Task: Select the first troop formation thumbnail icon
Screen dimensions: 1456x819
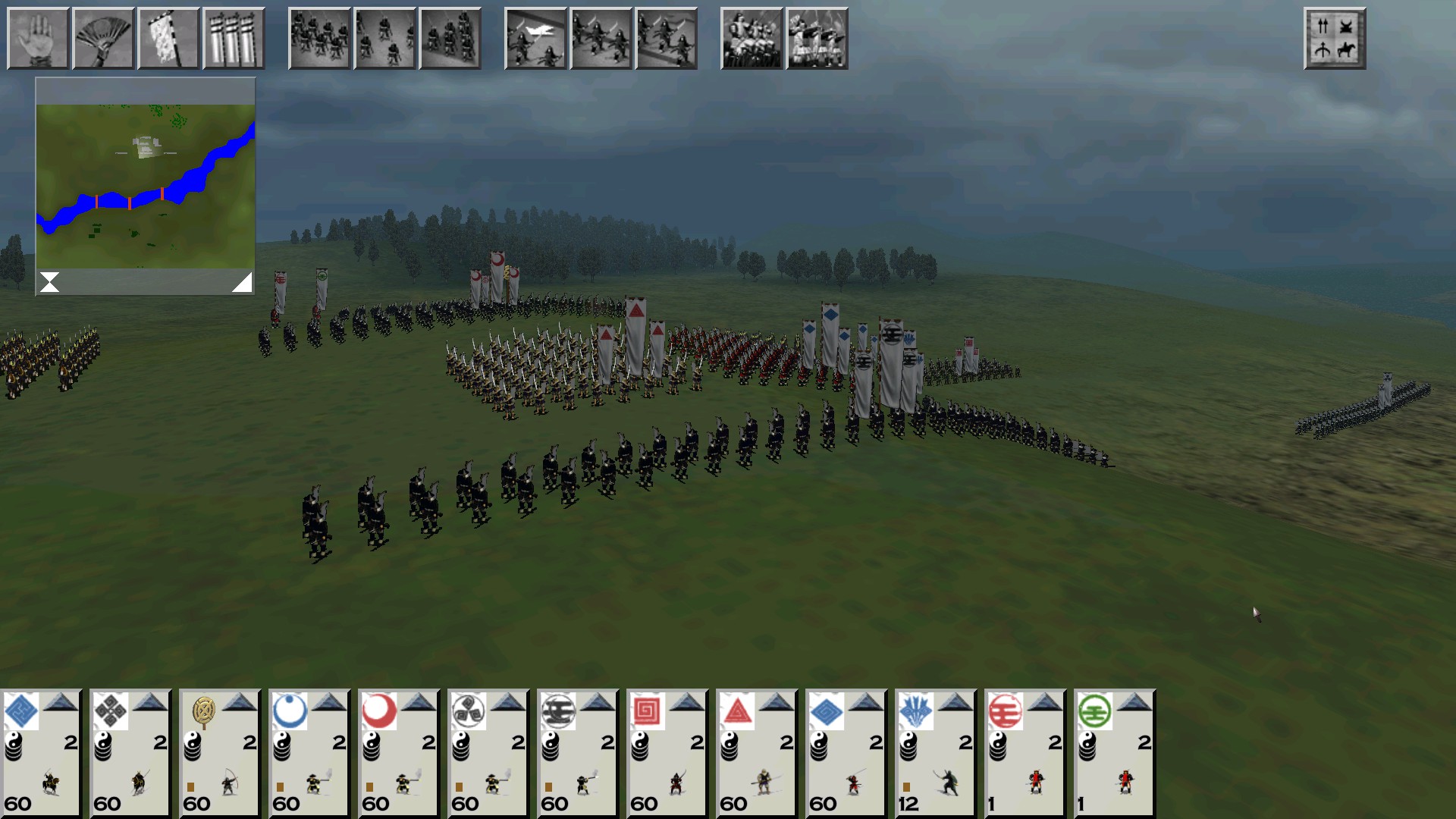Action: (x=319, y=38)
